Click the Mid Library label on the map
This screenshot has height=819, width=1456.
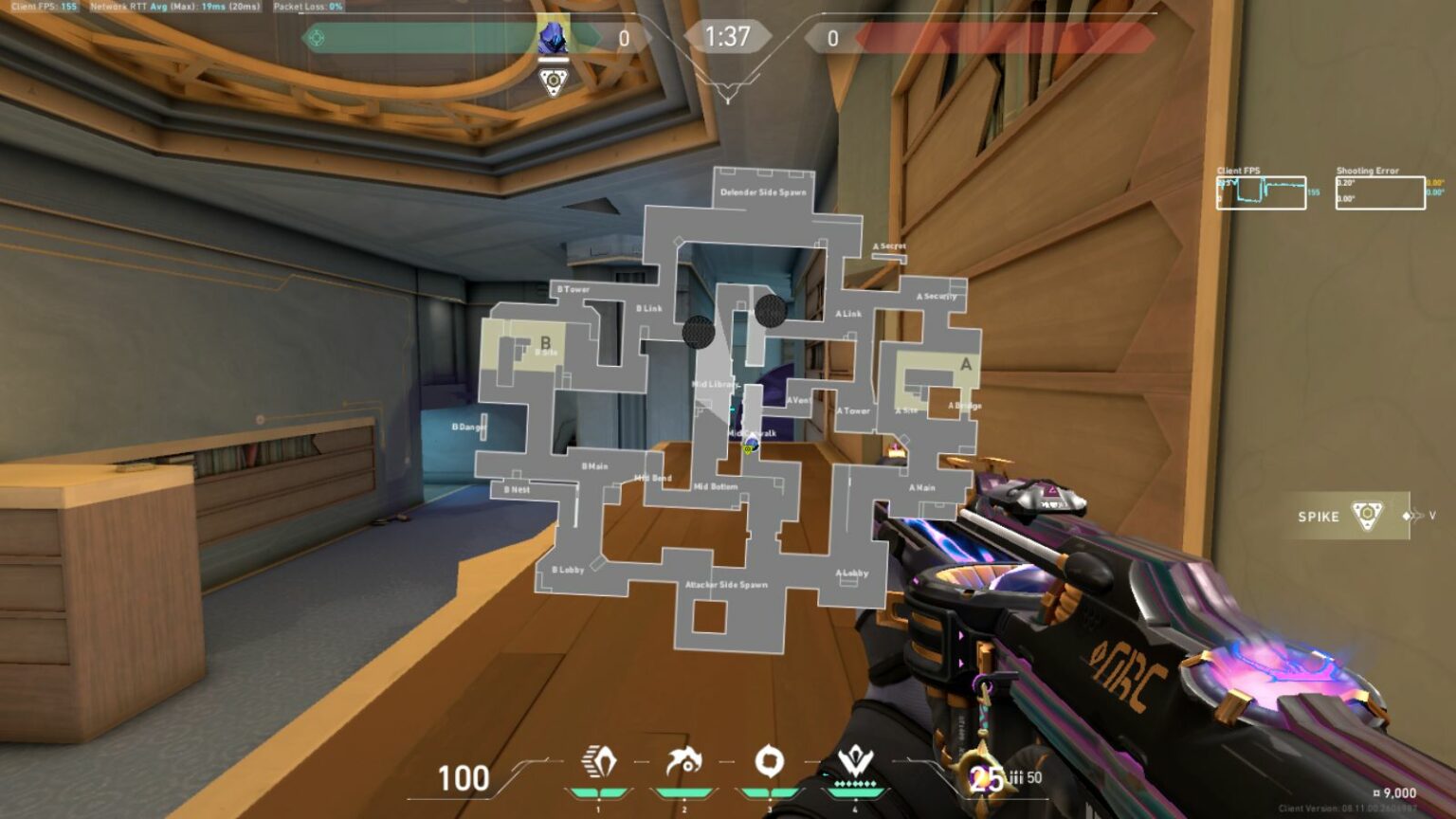(718, 385)
